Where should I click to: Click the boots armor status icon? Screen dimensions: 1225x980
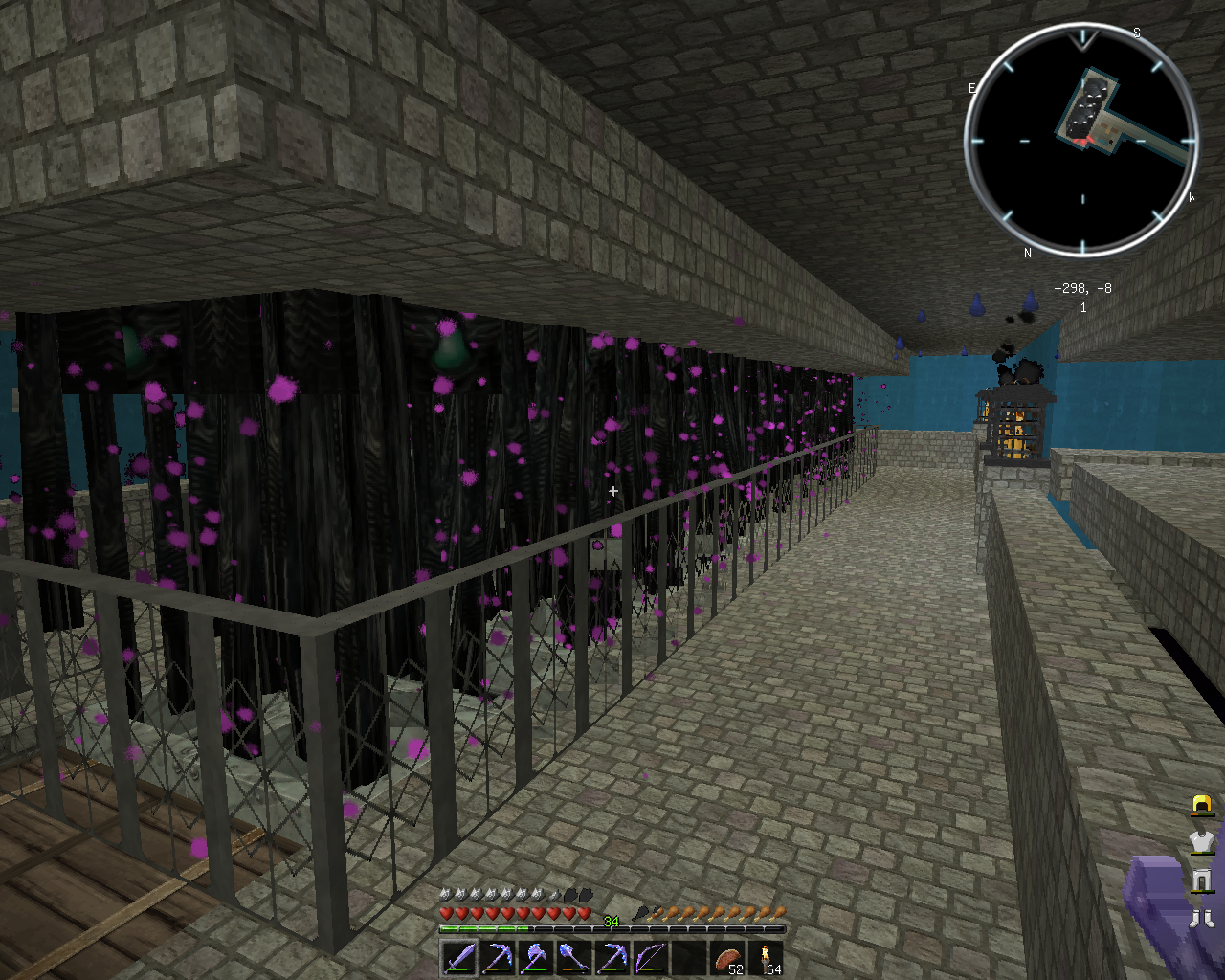(1202, 919)
